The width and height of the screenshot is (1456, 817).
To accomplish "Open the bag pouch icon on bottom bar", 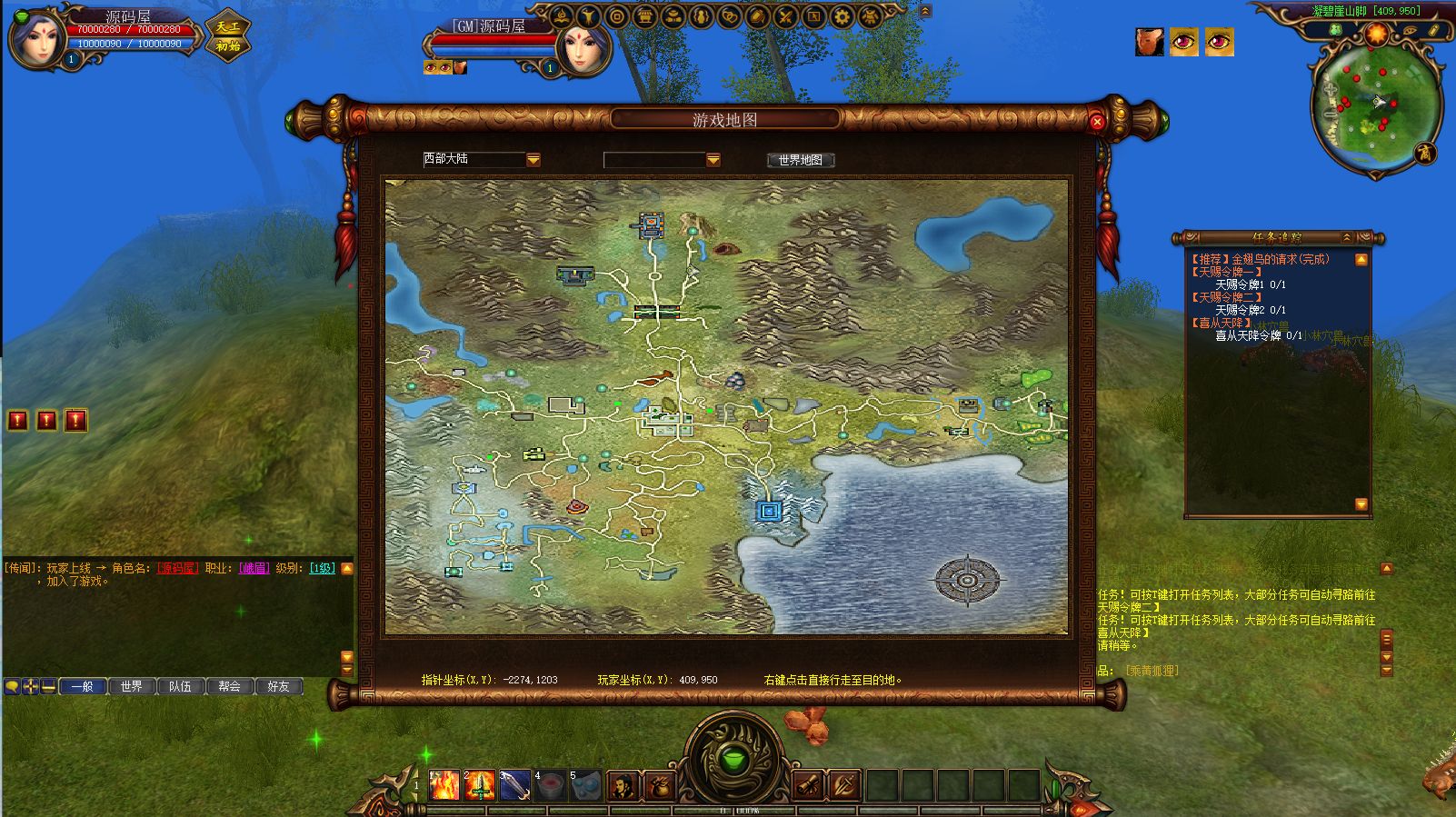I will pos(657,785).
